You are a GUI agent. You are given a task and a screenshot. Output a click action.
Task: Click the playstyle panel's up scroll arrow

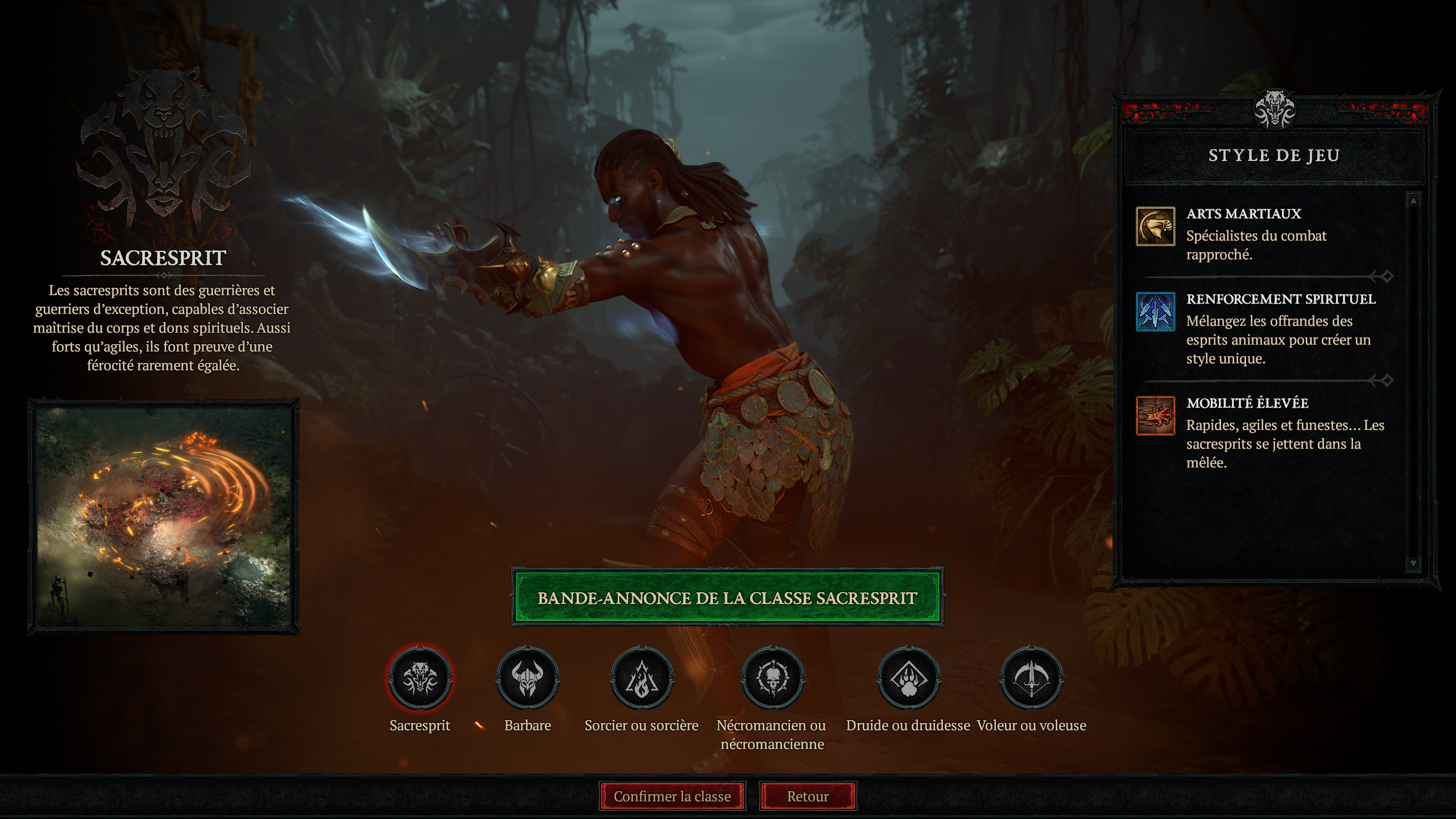tap(1413, 201)
